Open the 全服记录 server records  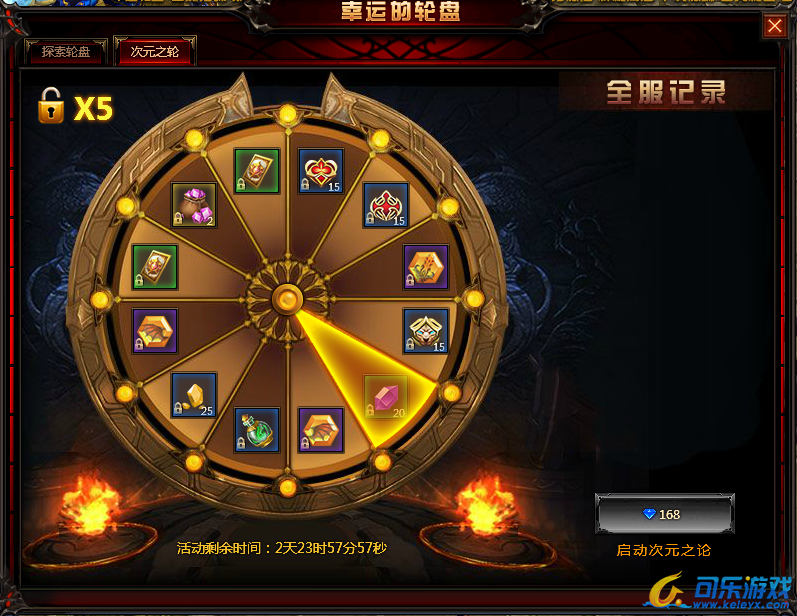click(x=665, y=93)
